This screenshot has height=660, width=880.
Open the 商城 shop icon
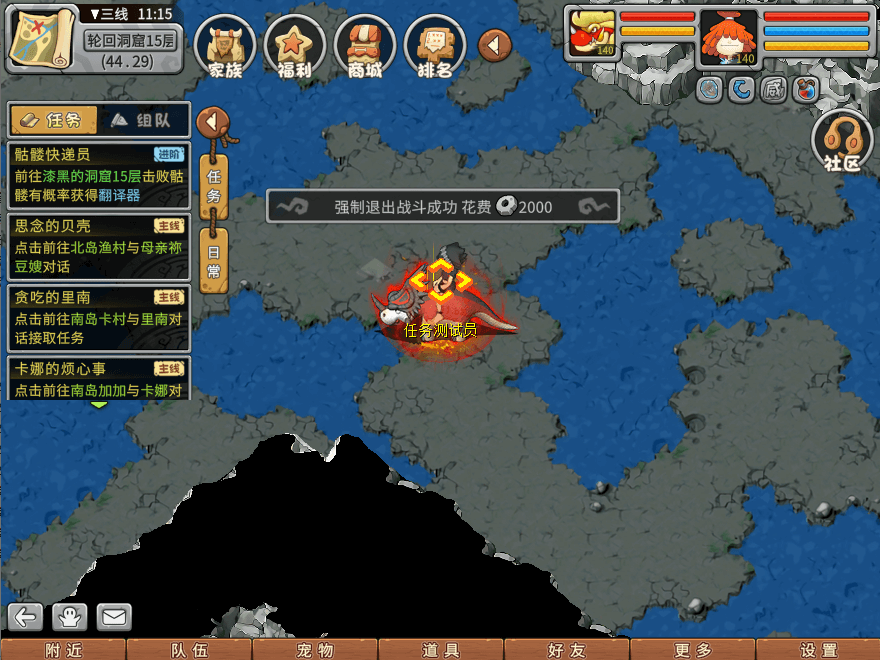click(x=364, y=45)
